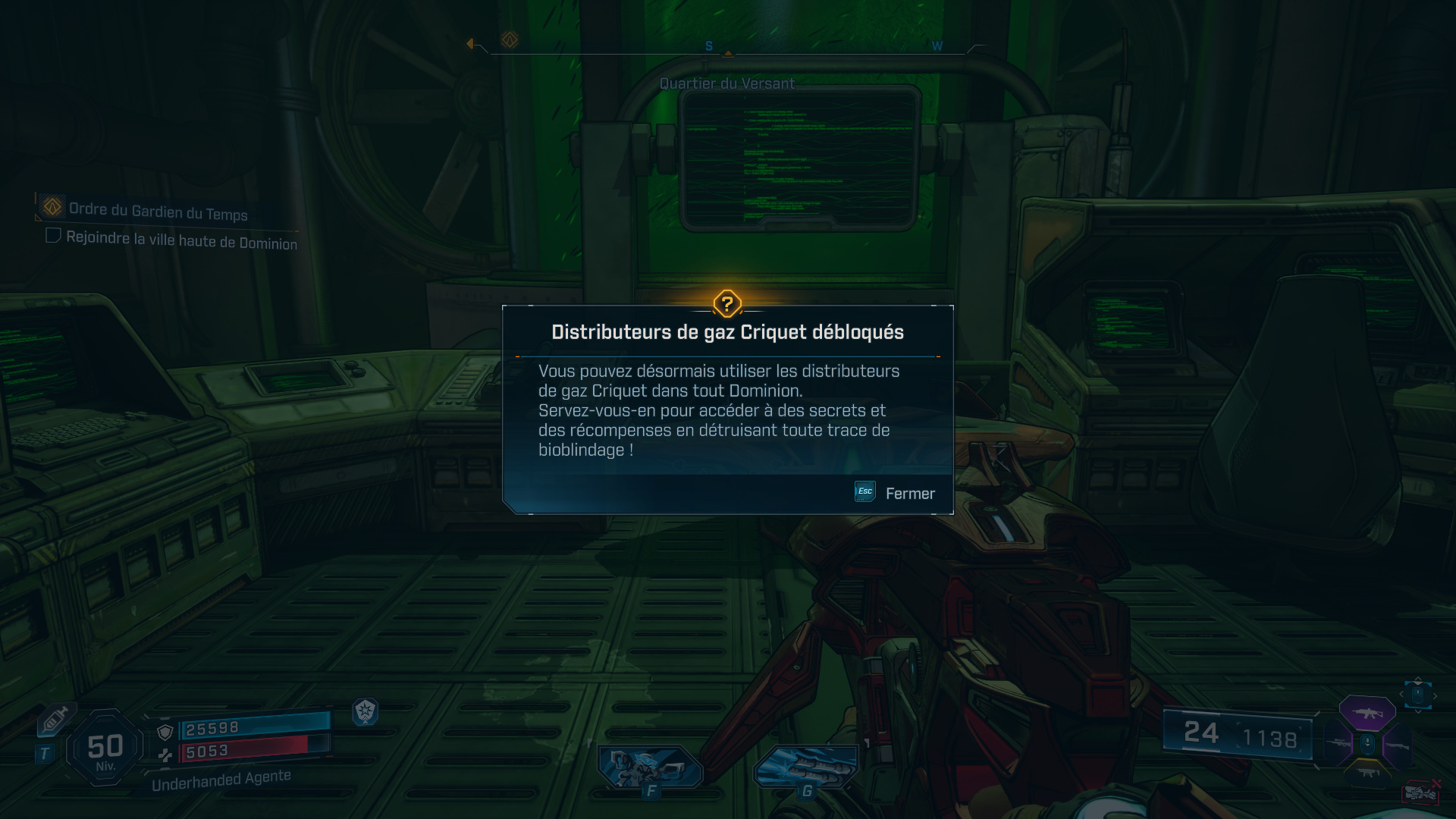Image resolution: width=1456 pixels, height=819 pixels.
Task: Toggle the orange mission diamond marker
Action: point(510,39)
